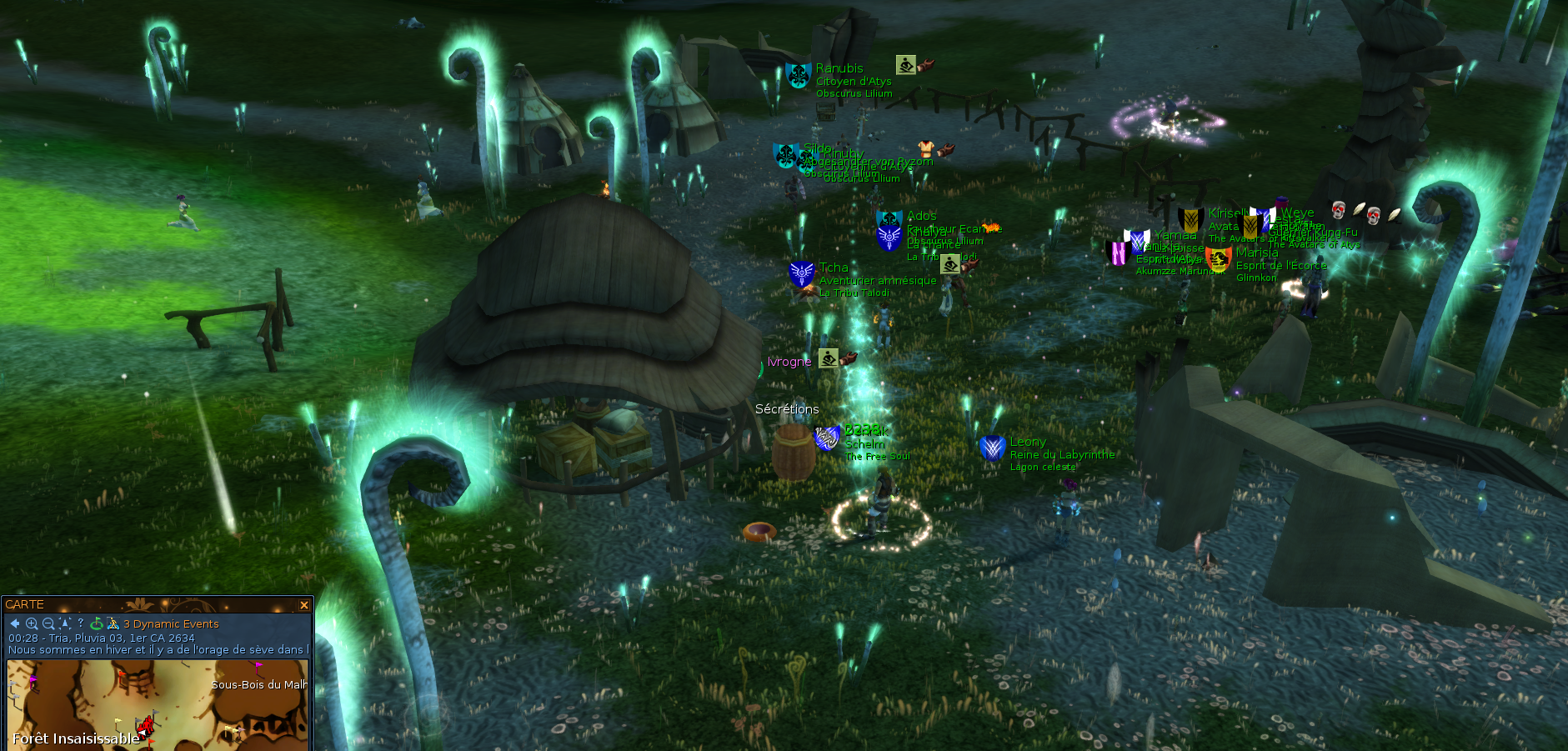1568x751 pixels.
Task: Click the CARTE window title bar
Action: 150,604
